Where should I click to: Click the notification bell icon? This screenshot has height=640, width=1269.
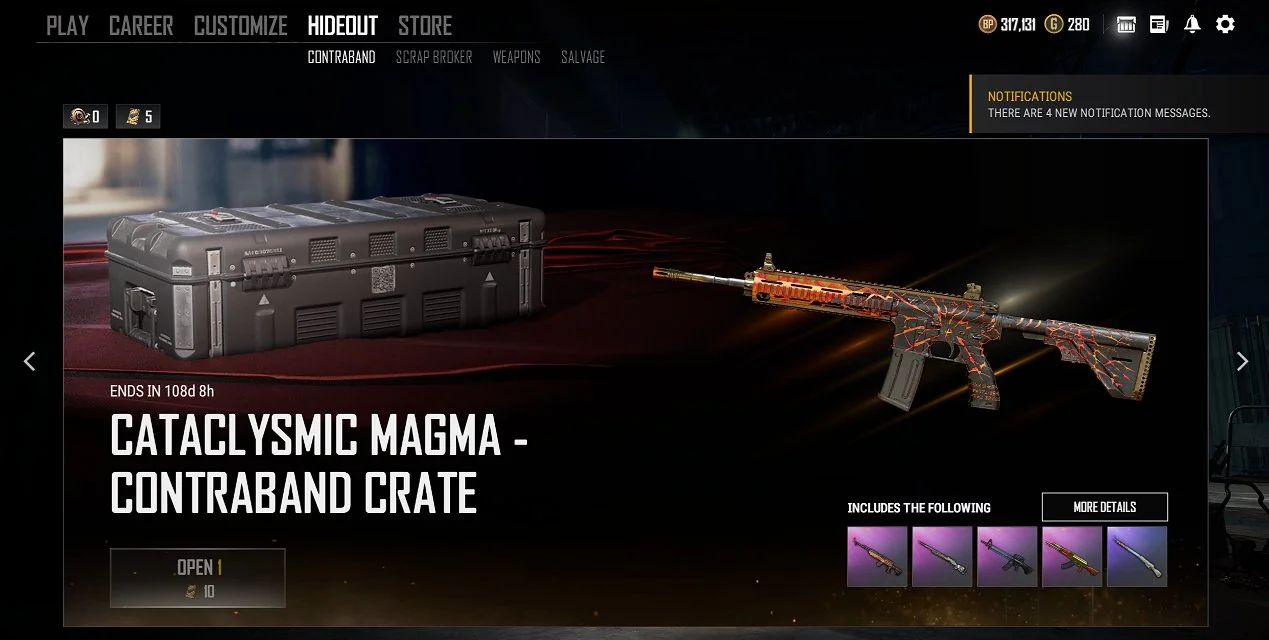click(x=1192, y=25)
